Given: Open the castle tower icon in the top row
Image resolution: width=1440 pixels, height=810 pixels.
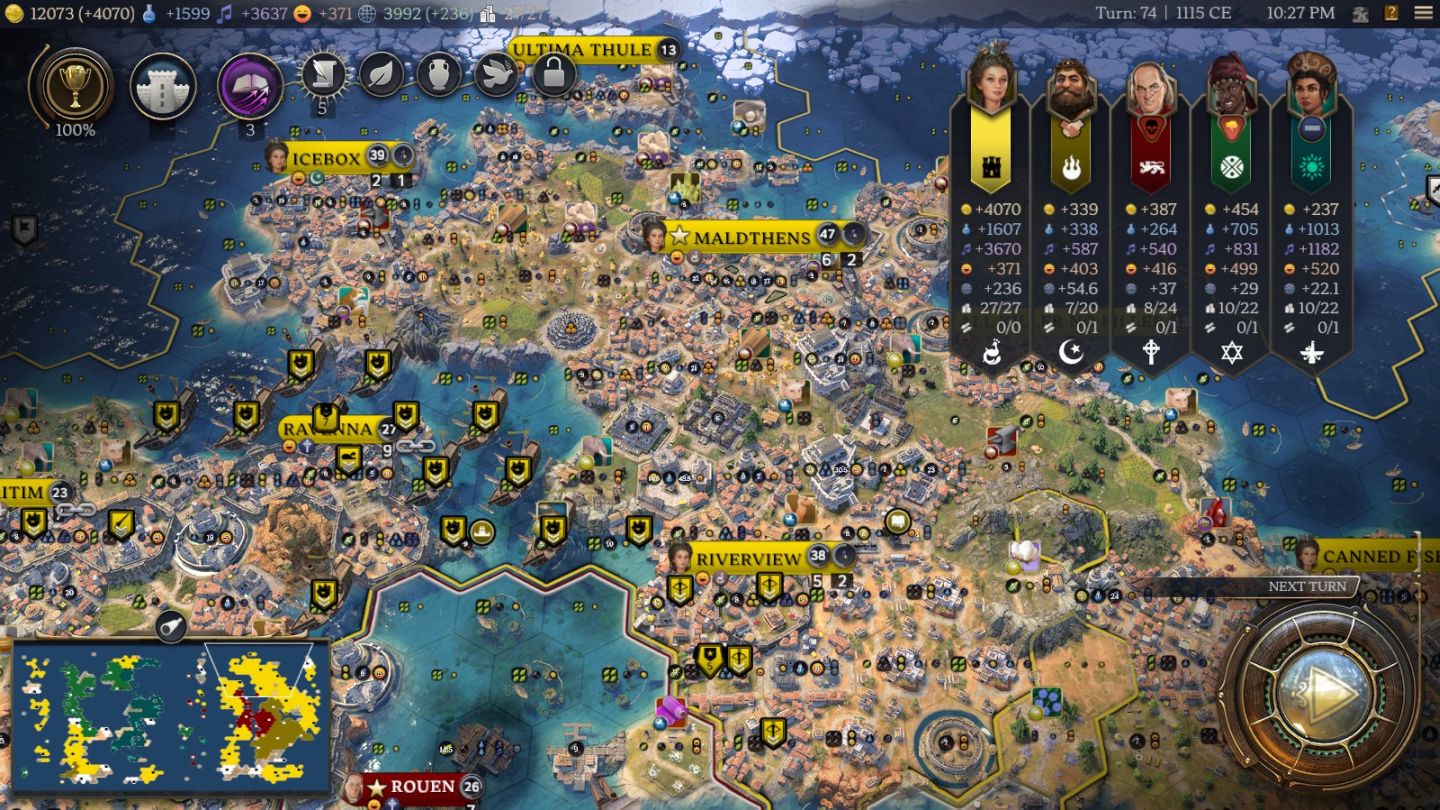Looking at the screenshot, I should coord(162,86).
